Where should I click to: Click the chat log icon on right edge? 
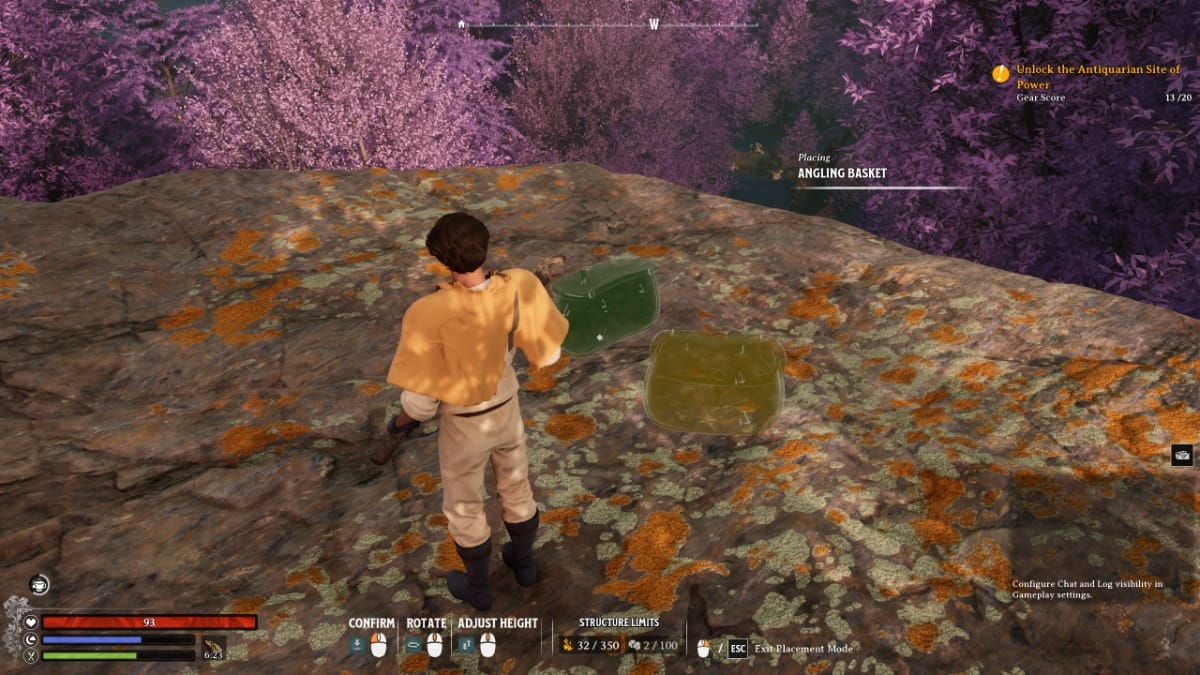click(x=1182, y=455)
